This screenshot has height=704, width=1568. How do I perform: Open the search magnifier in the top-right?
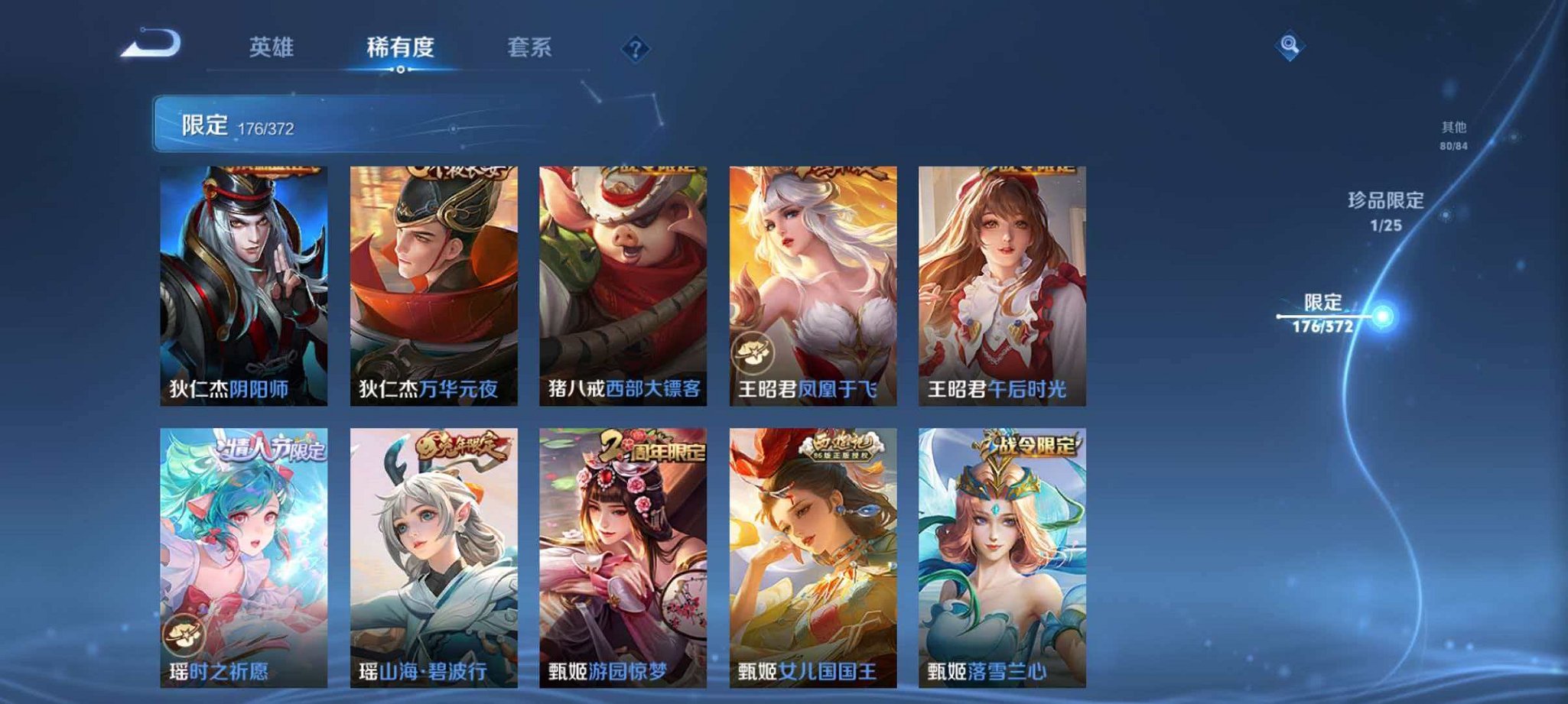point(1288,44)
